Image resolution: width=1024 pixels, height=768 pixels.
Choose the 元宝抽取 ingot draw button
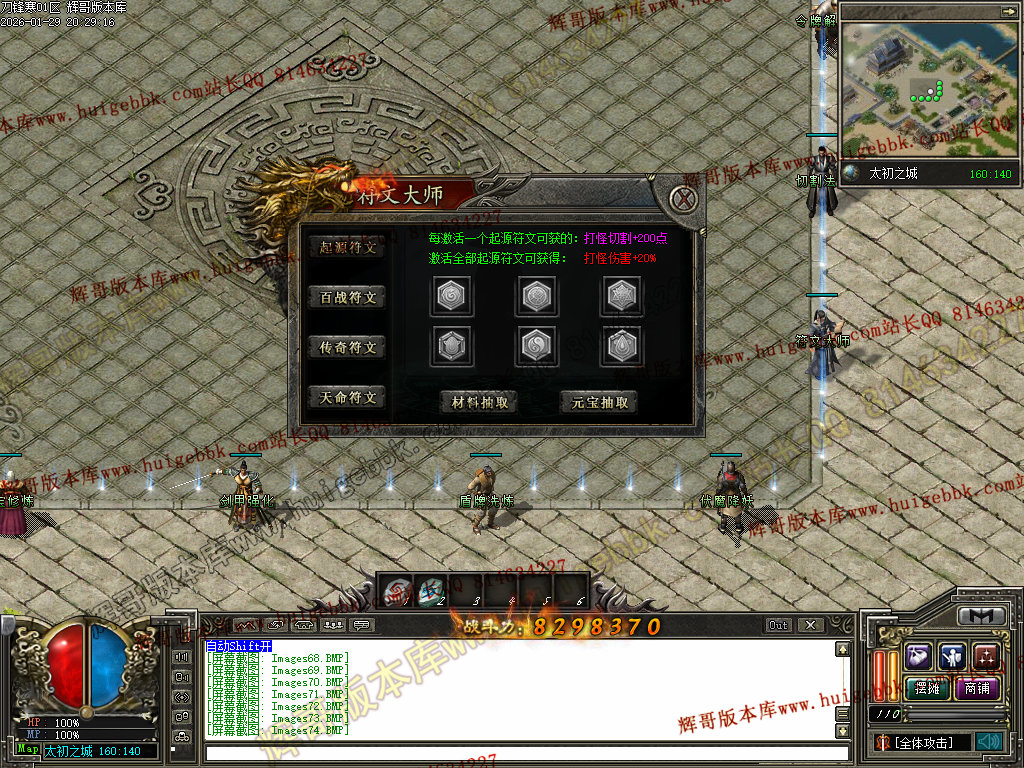599,402
